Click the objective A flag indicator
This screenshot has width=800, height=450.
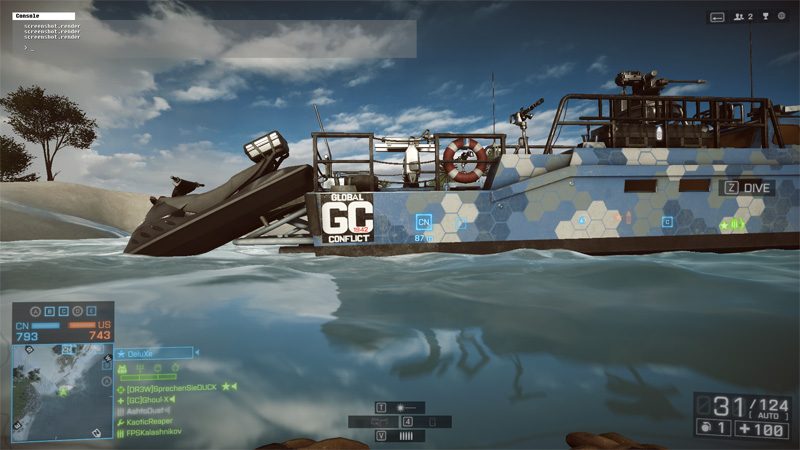point(34,311)
